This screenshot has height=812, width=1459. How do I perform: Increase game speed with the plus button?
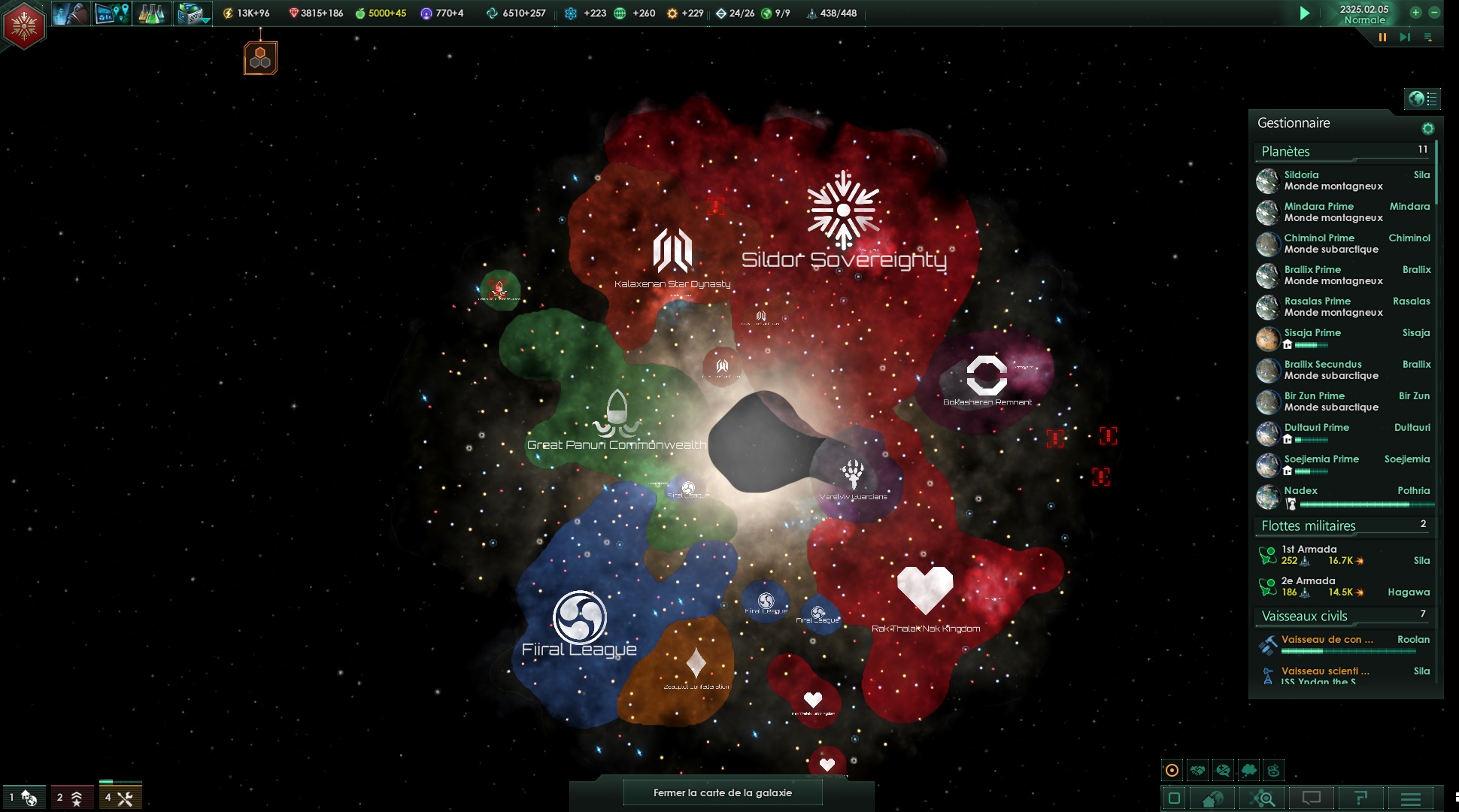pyautogui.click(x=1415, y=13)
